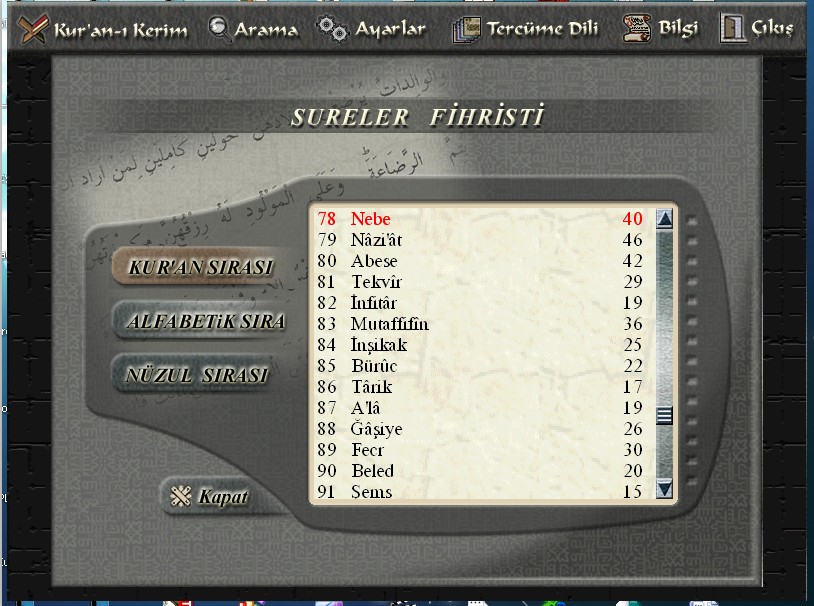Switch to Alfabetik Sıra ordering
This screenshot has width=814, height=606.
[x=205, y=322]
